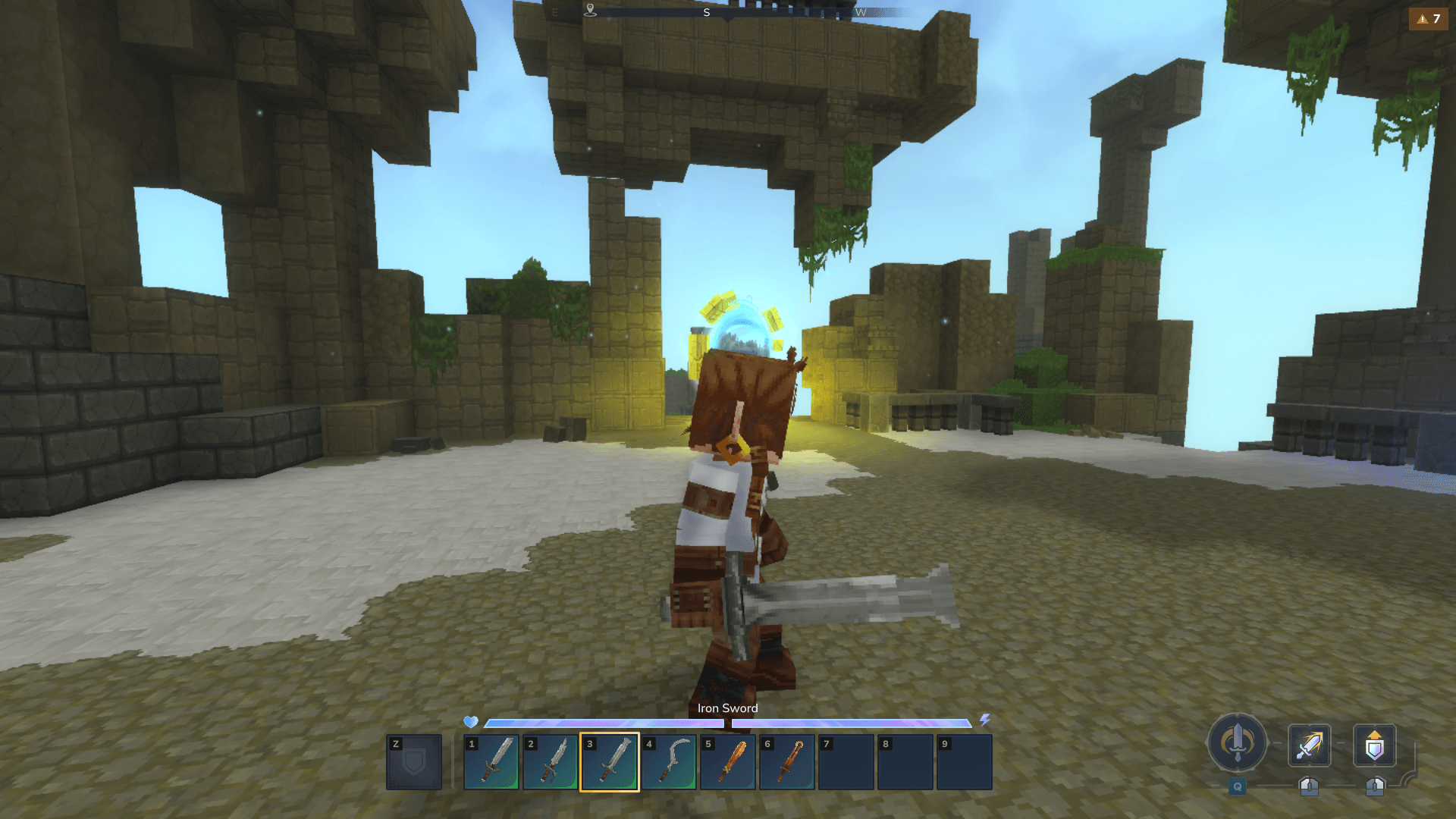
Task: Select the sword burst ability icon
Action: 1310,745
